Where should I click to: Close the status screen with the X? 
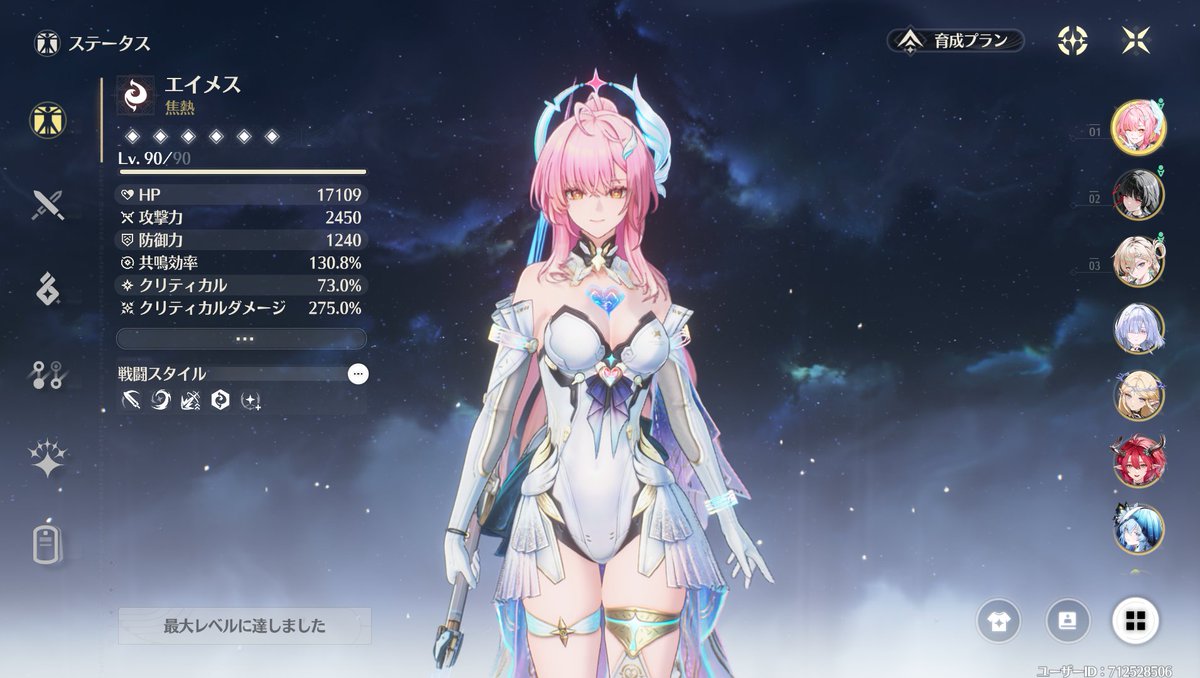(x=1136, y=41)
